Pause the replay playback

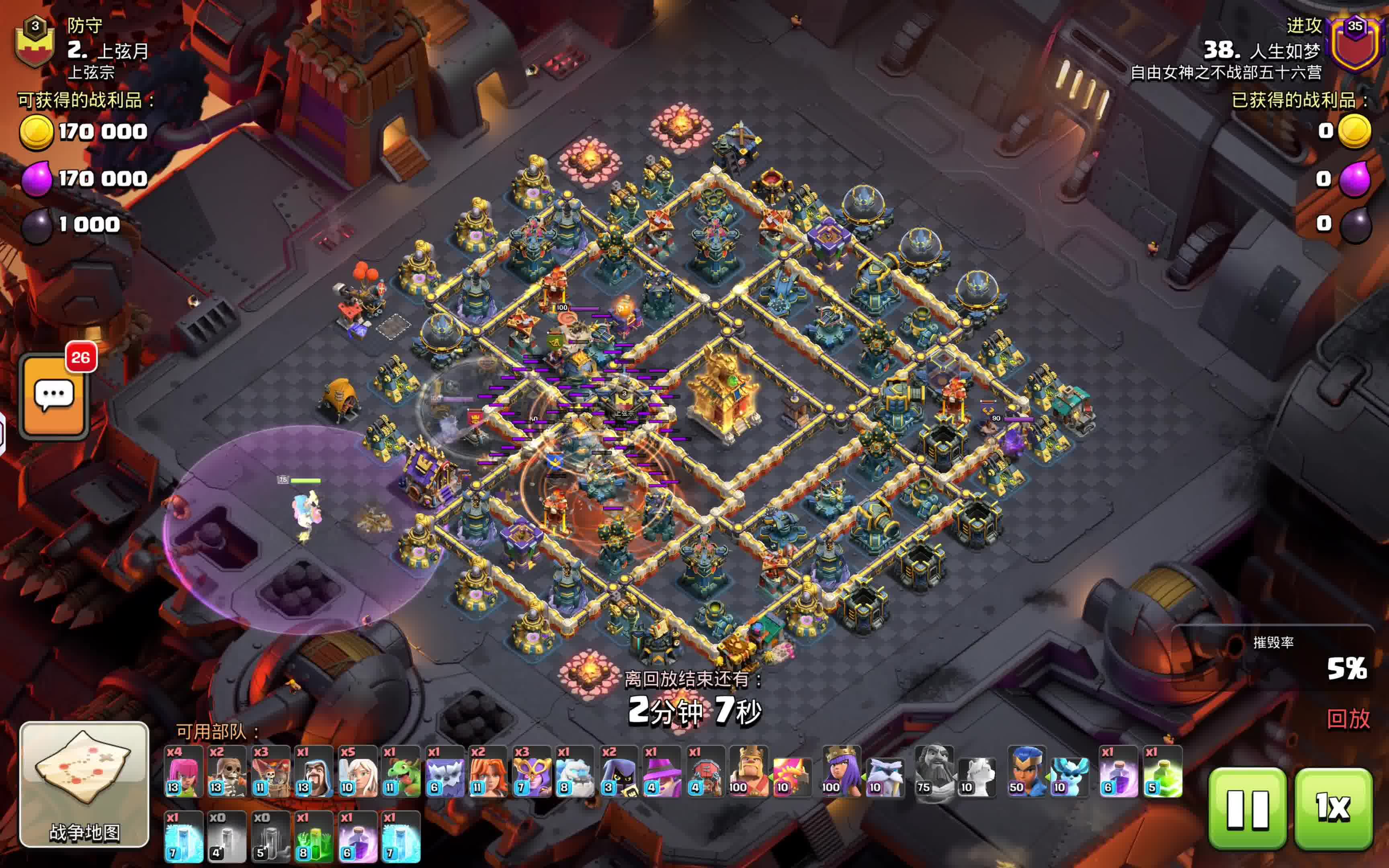coord(1247,808)
